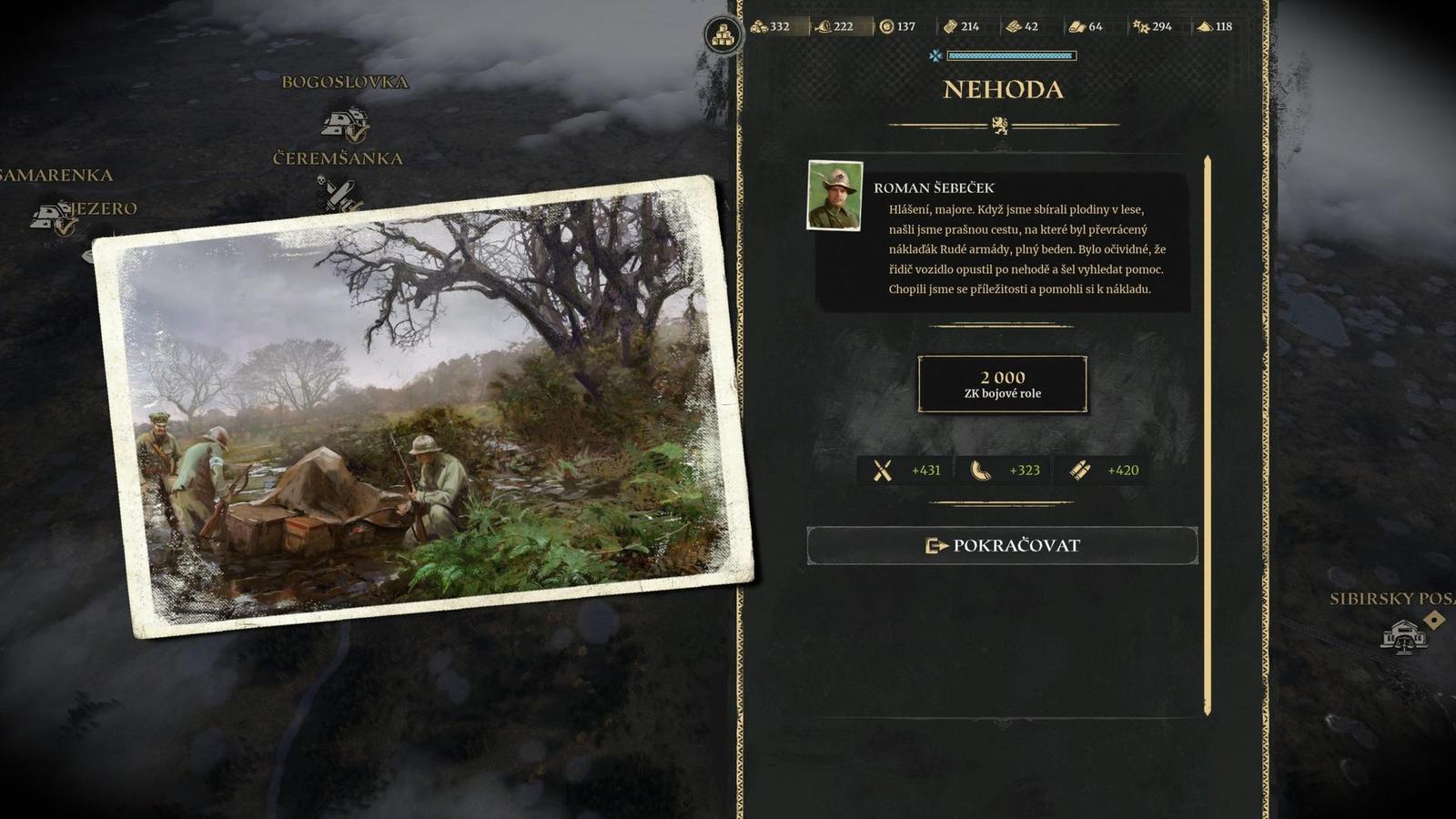This screenshot has height=819, width=1456.
Task: Click the NEHODA event title
Action: click(x=1001, y=90)
